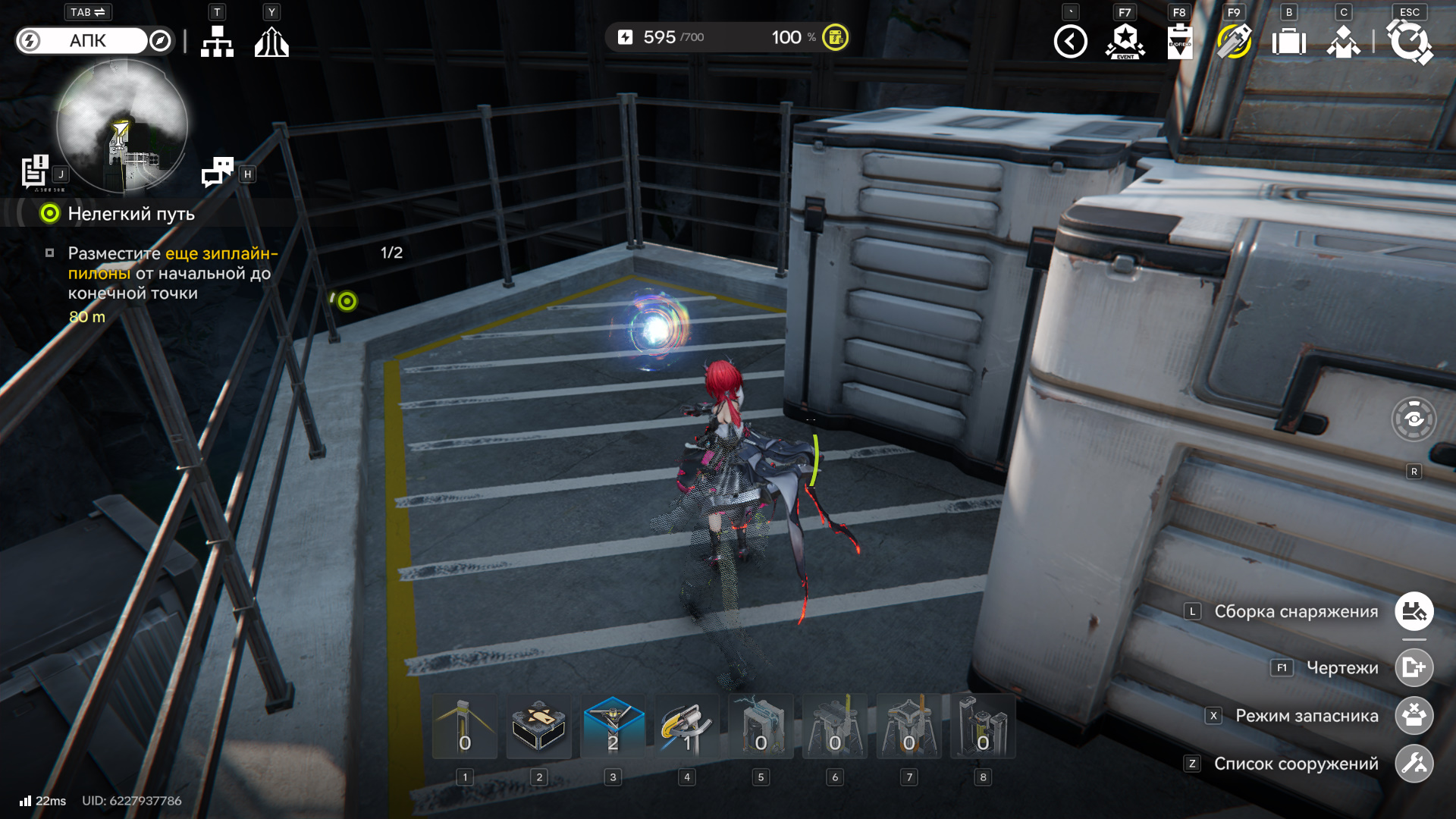The image size is (1456, 819).
Task: Open the yellow-ringed plug build mode icon
Action: [x=1234, y=42]
